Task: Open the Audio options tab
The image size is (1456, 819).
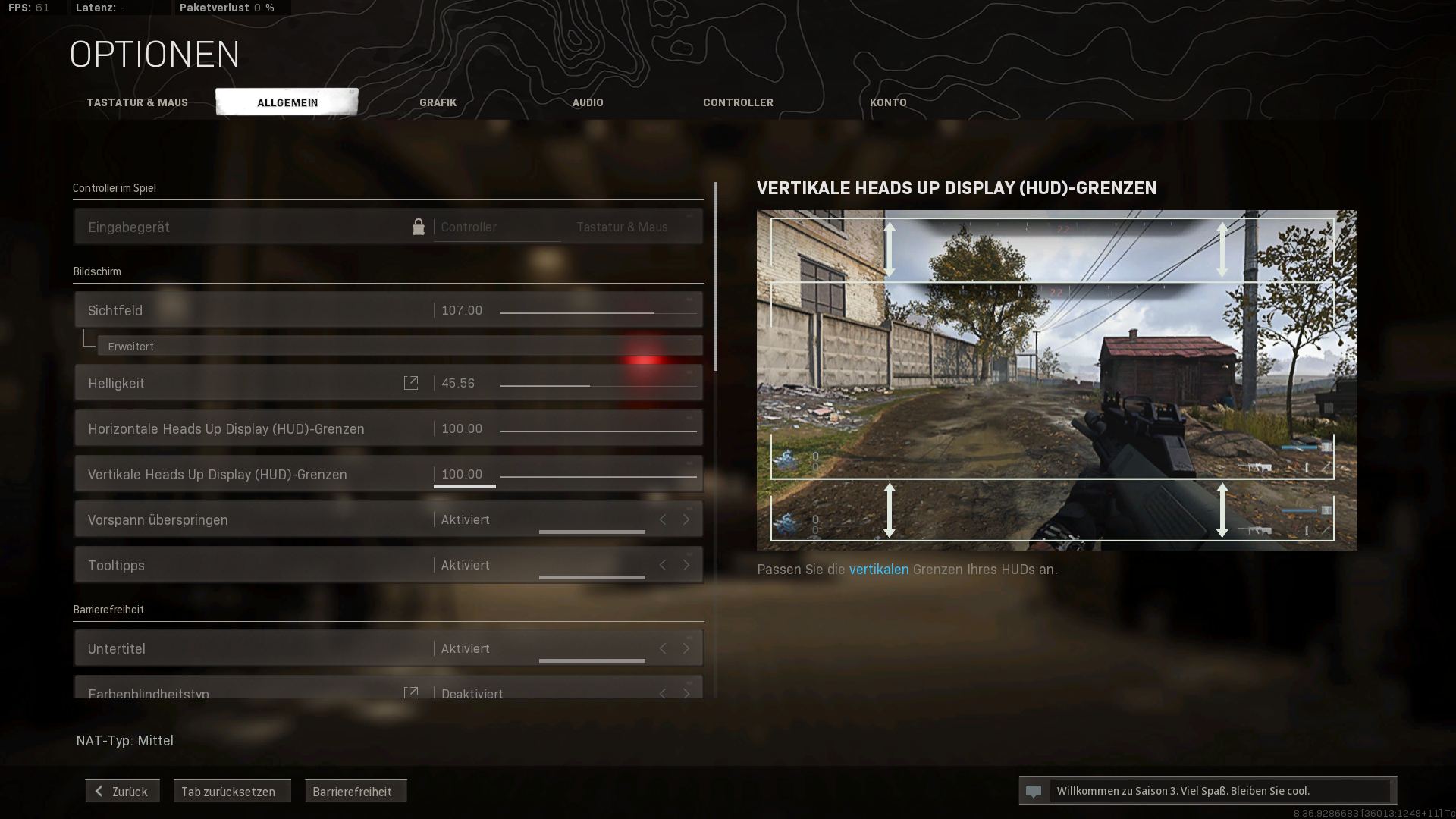Action: pos(588,102)
